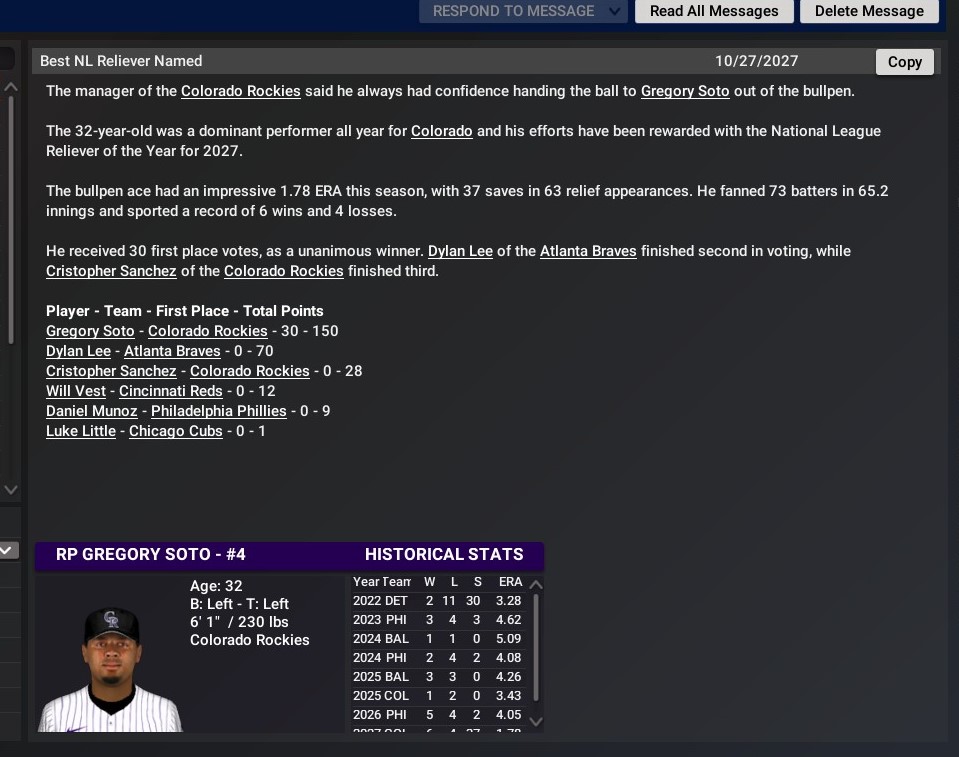Click Read All Messages button
Viewport: 959px width, 757px height.
pos(714,11)
